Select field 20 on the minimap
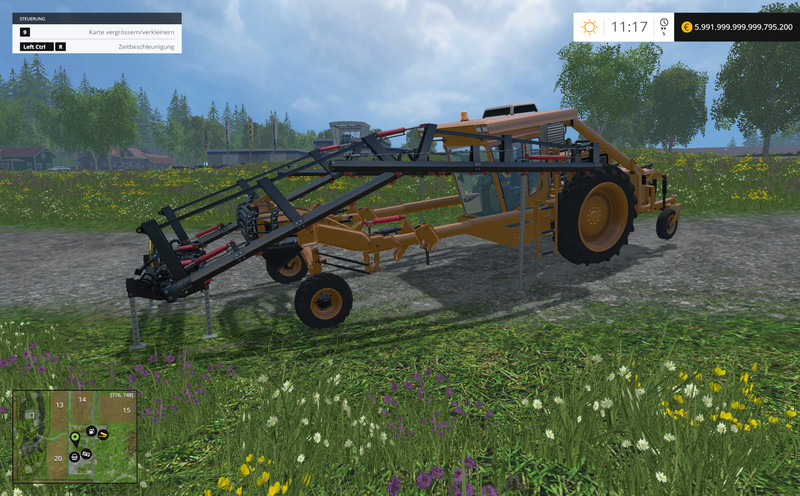This screenshot has height=496, width=800. pyautogui.click(x=59, y=458)
